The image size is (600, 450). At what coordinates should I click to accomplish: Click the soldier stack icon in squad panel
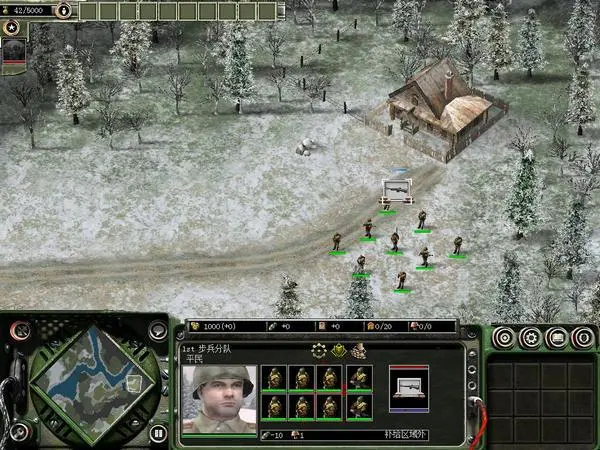(358, 350)
